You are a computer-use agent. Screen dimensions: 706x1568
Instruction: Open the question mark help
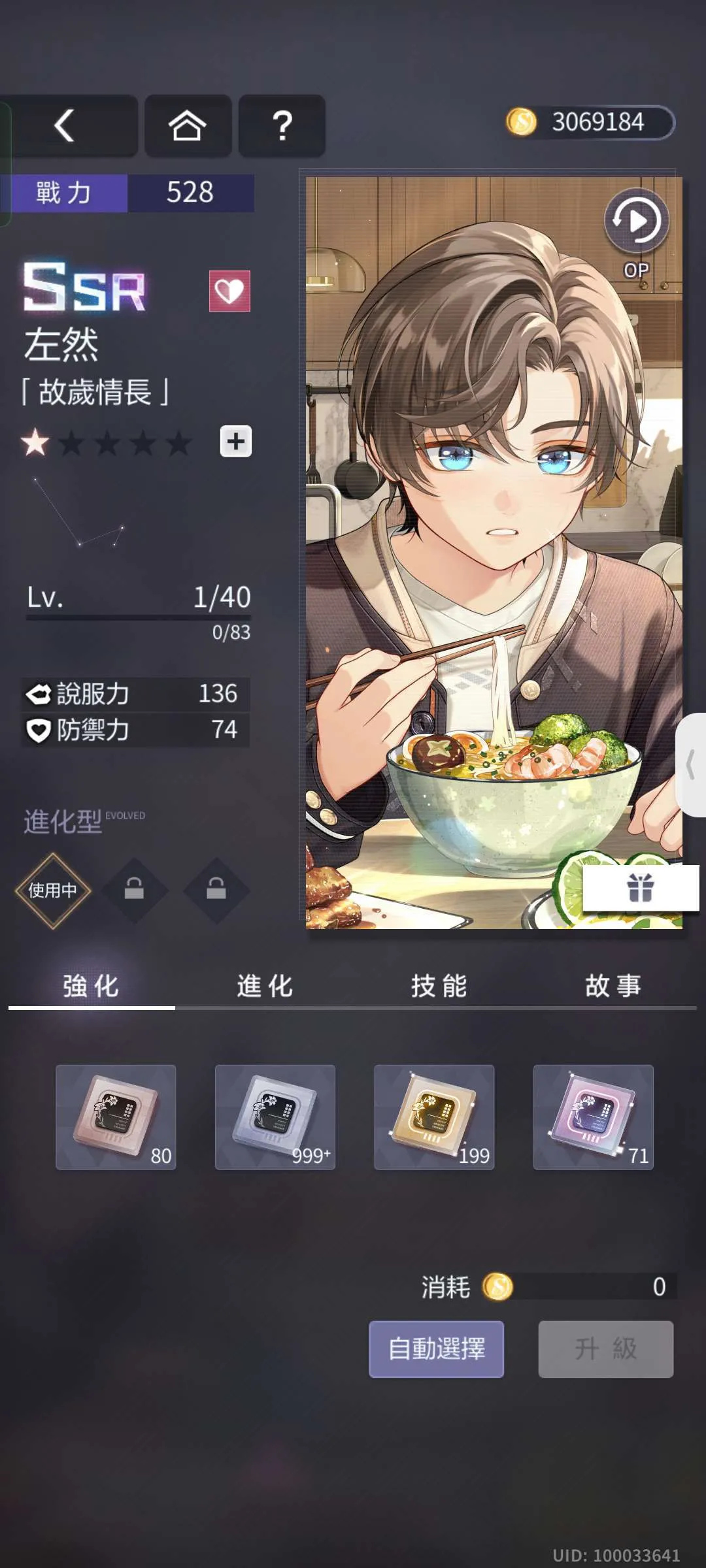[x=282, y=125]
